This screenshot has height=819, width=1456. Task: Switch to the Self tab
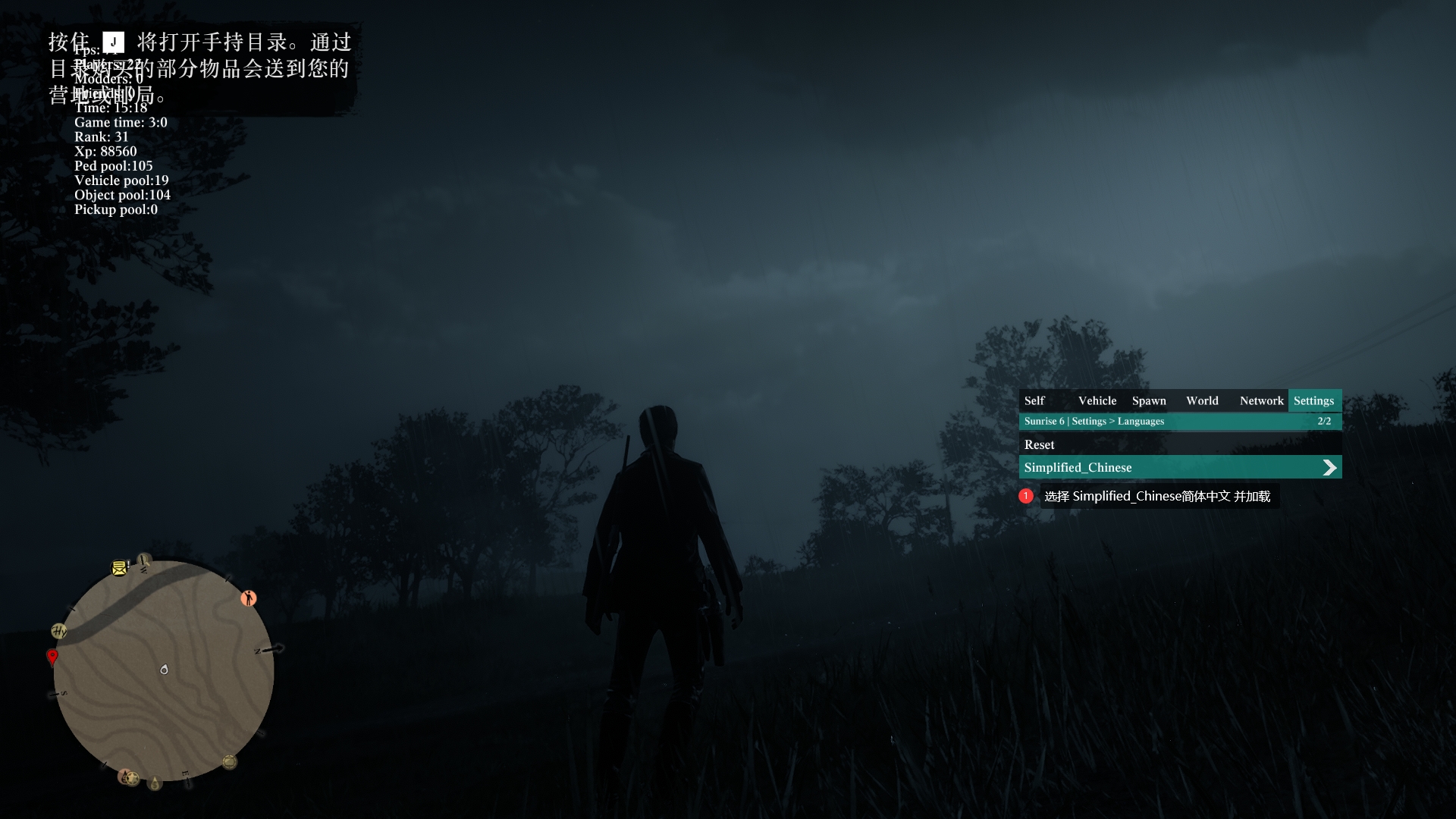click(x=1034, y=401)
